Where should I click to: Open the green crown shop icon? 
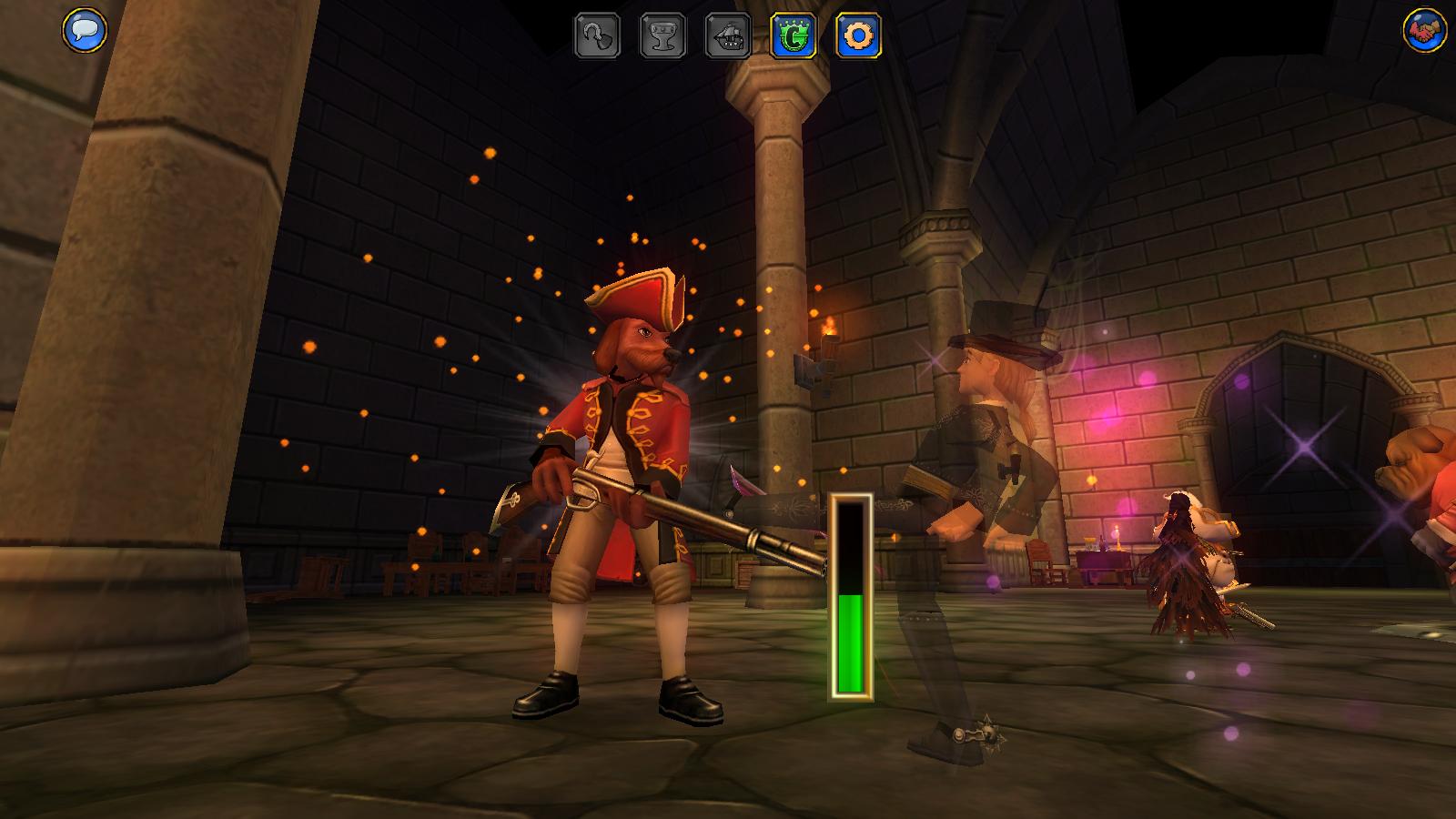point(793,36)
